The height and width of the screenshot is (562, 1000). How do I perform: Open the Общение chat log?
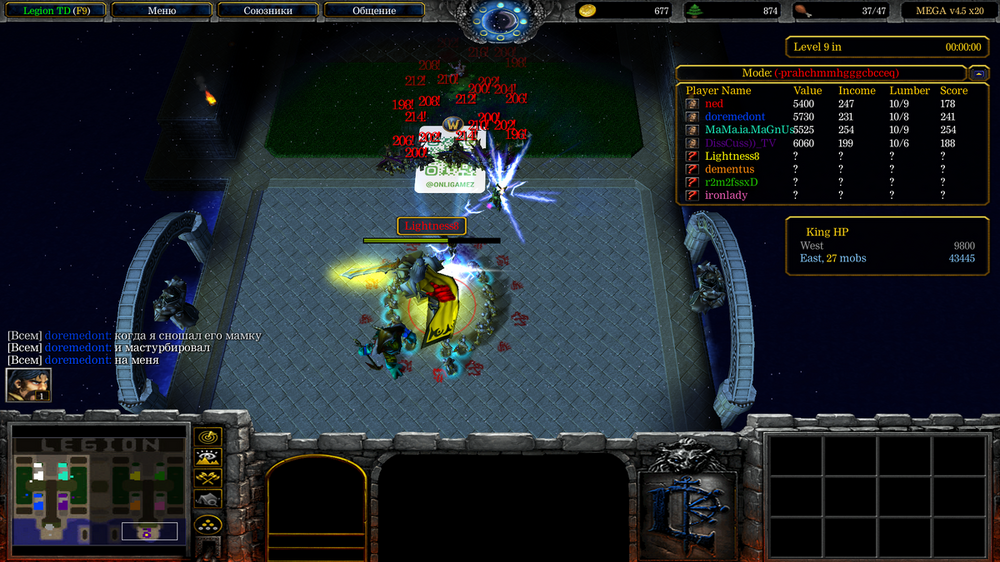(374, 11)
